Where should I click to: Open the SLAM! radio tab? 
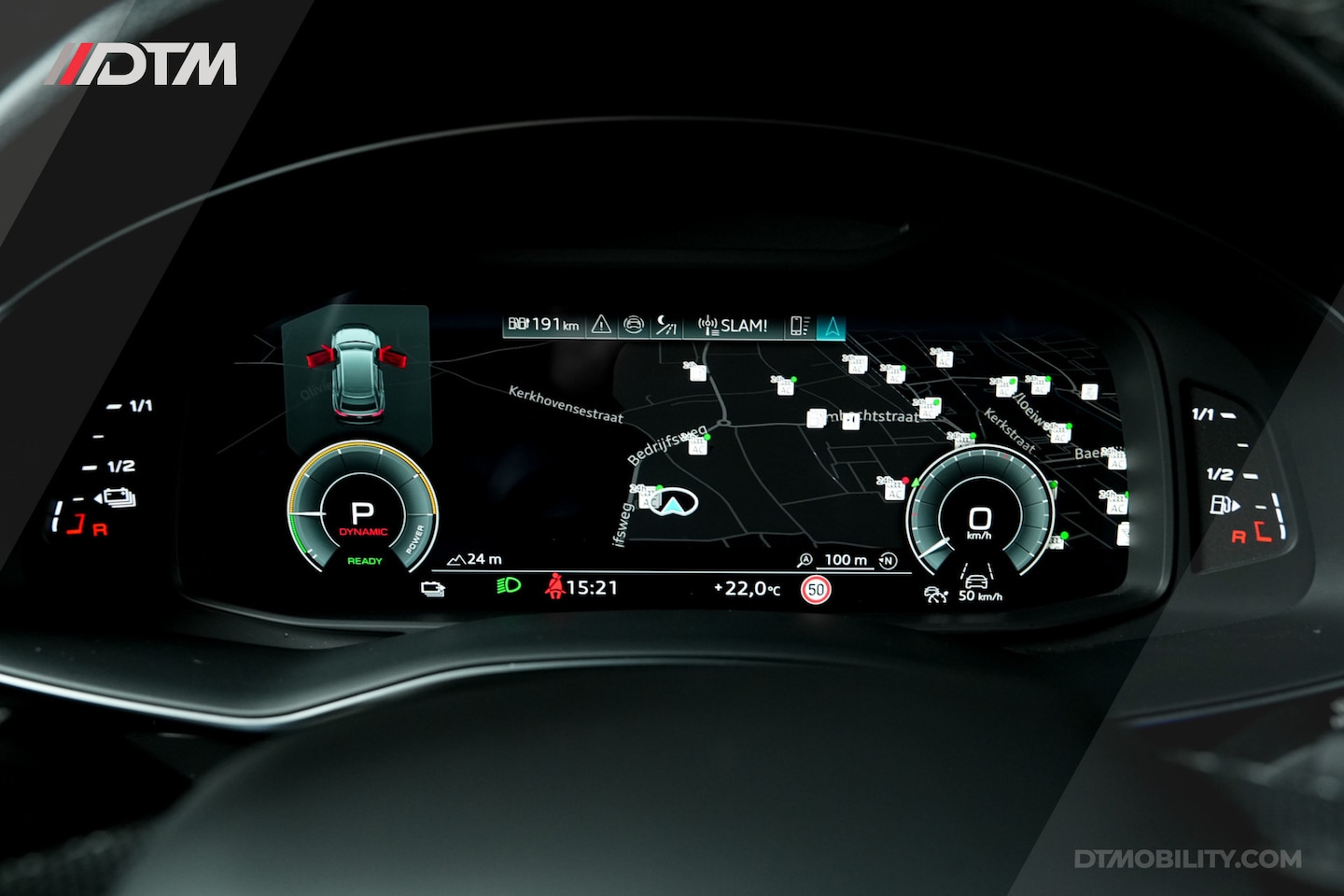734,326
